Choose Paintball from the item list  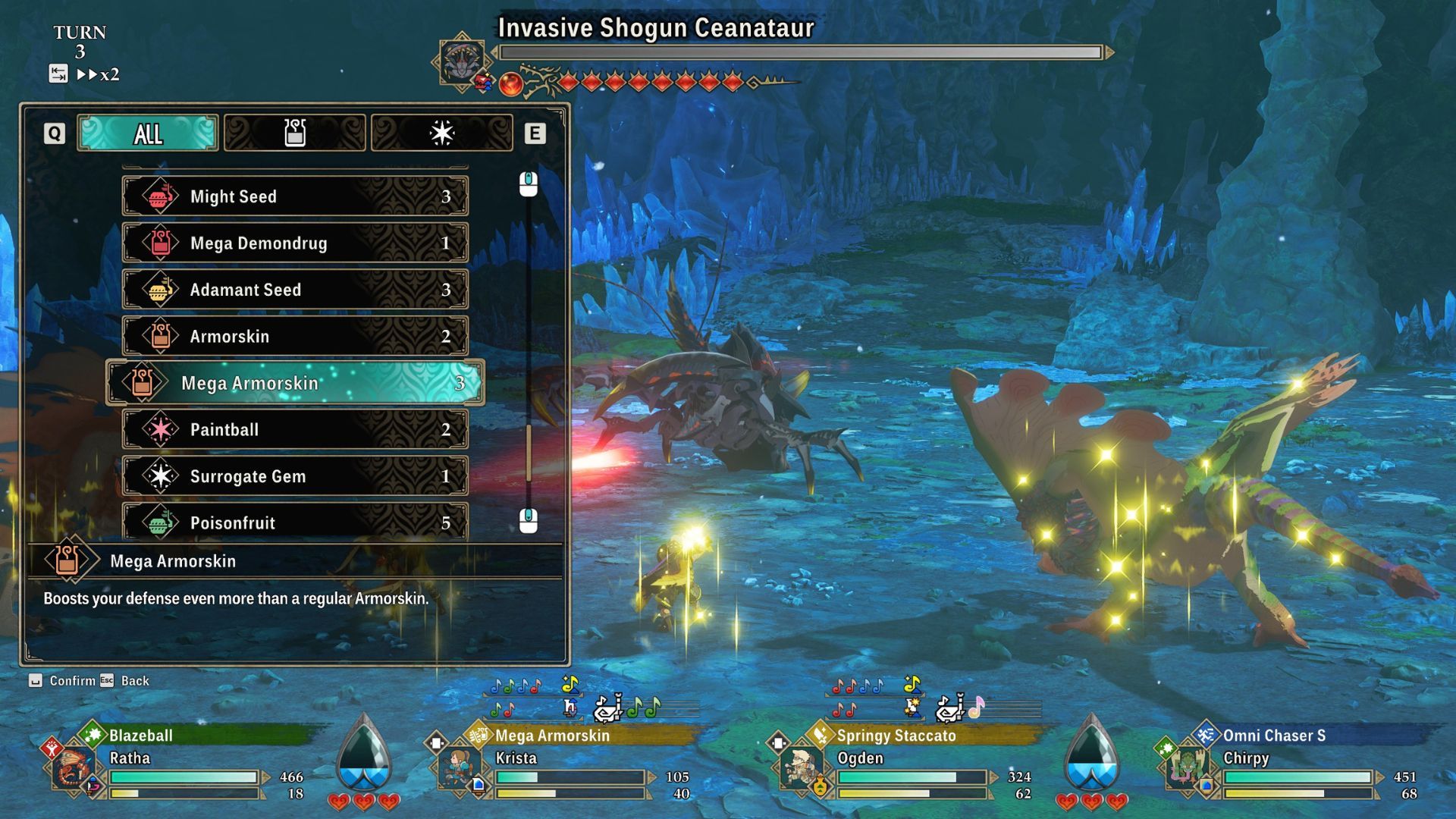(x=295, y=429)
